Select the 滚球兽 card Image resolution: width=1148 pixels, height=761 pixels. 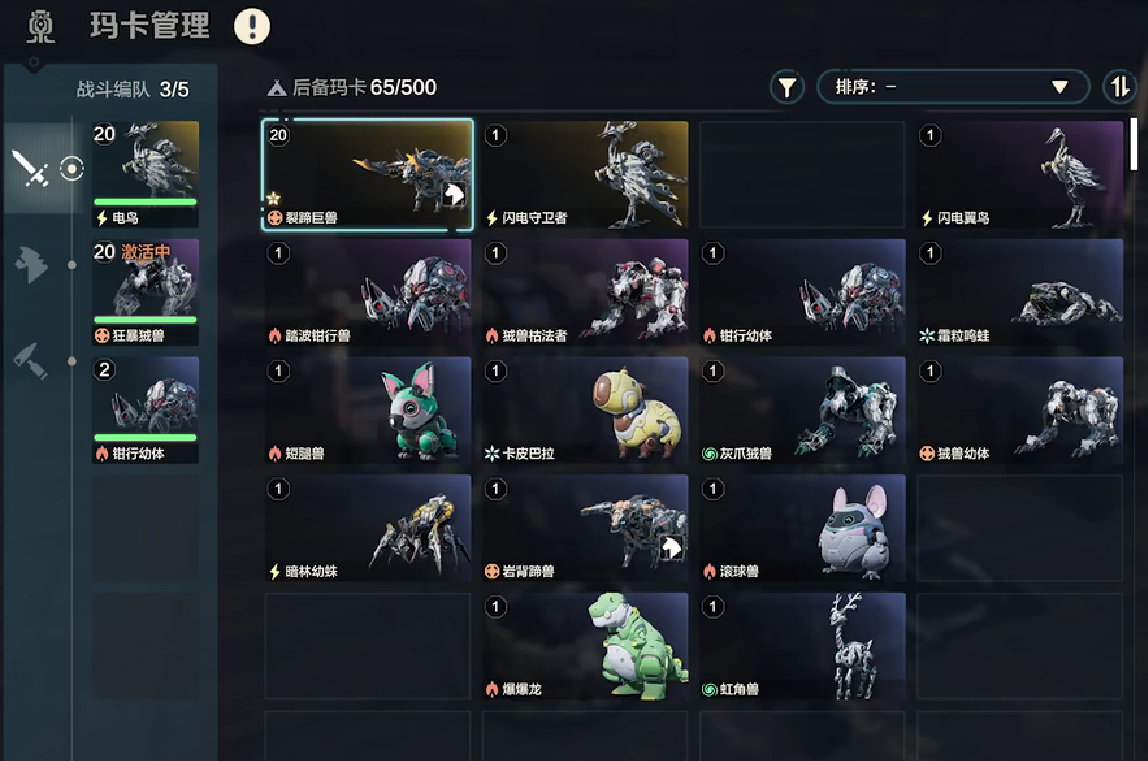pyautogui.click(x=802, y=528)
